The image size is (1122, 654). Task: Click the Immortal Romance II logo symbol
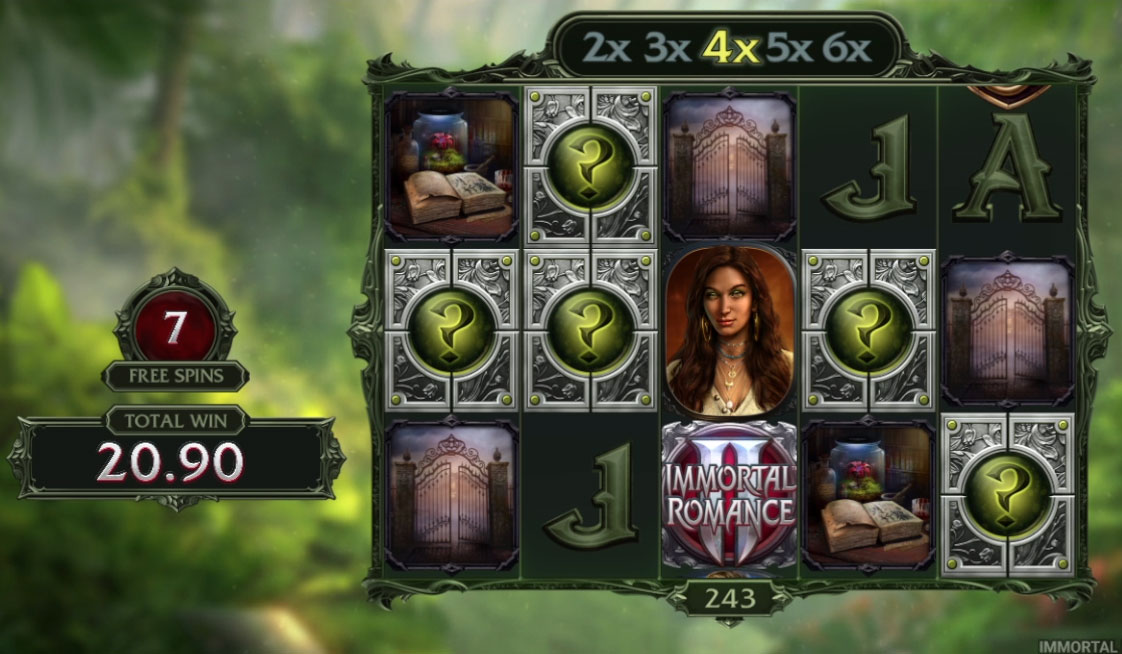pos(729,497)
